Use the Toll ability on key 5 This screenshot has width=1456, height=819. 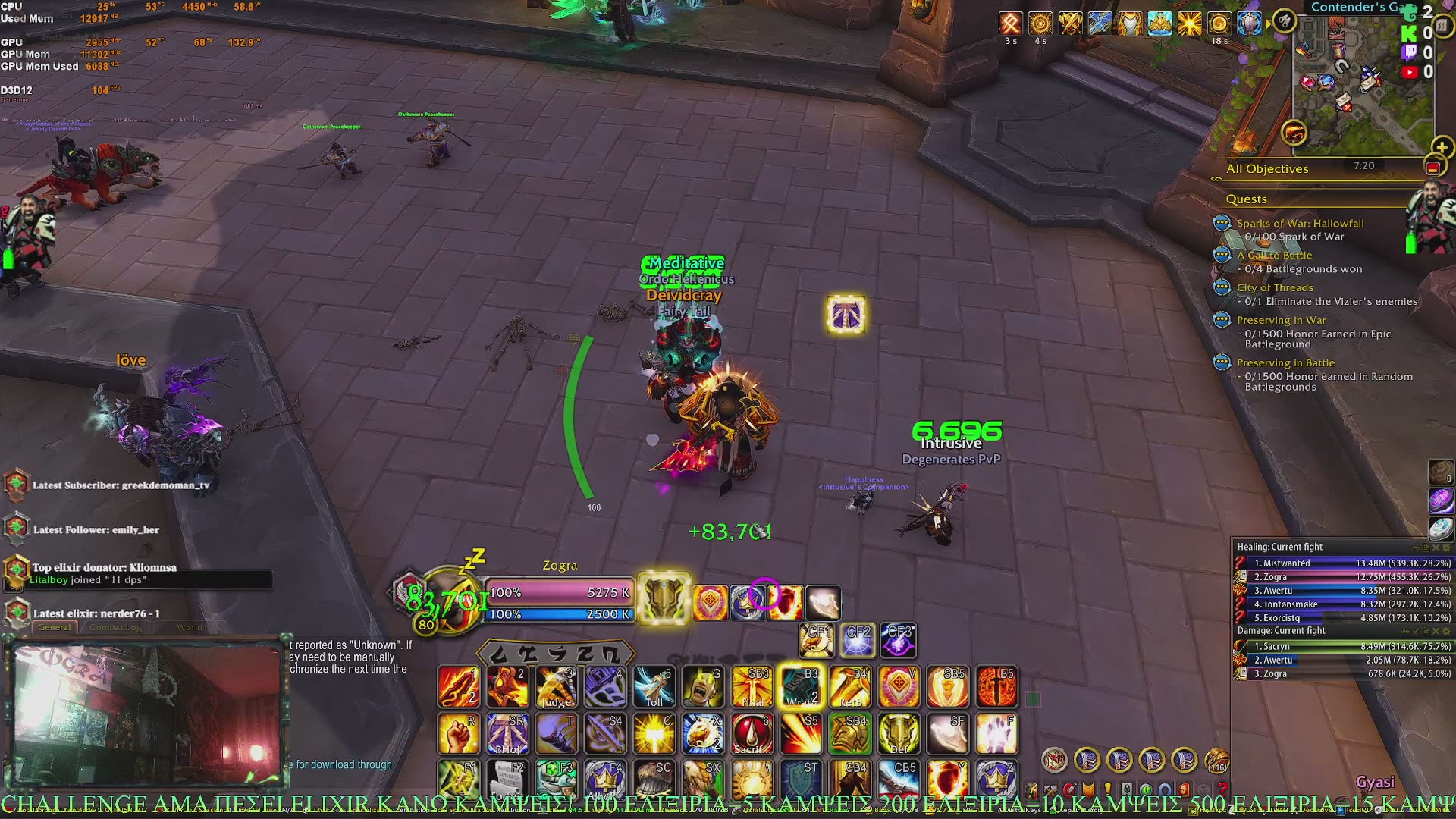(654, 687)
